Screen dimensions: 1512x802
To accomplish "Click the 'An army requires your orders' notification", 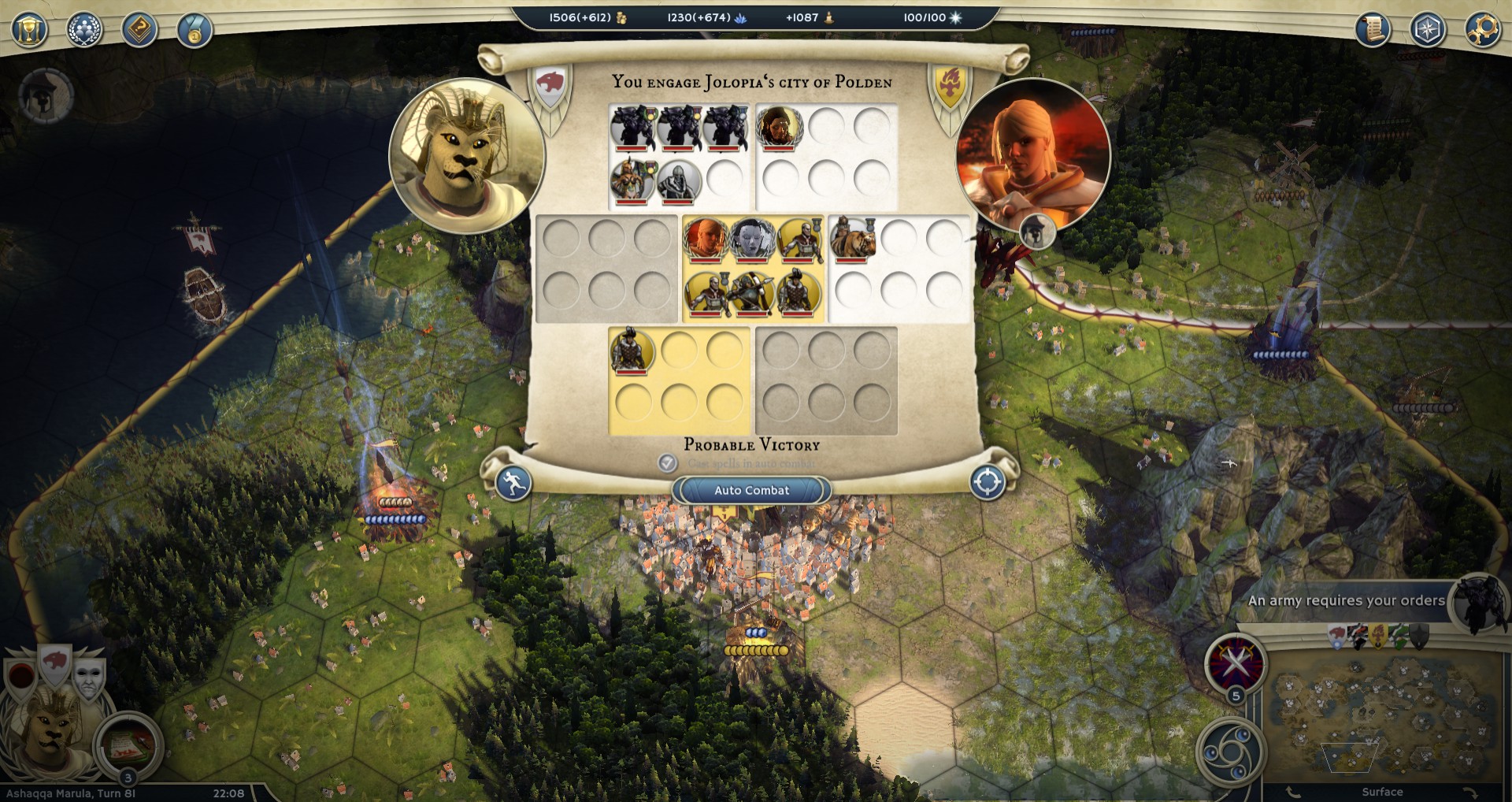I will point(1346,600).
